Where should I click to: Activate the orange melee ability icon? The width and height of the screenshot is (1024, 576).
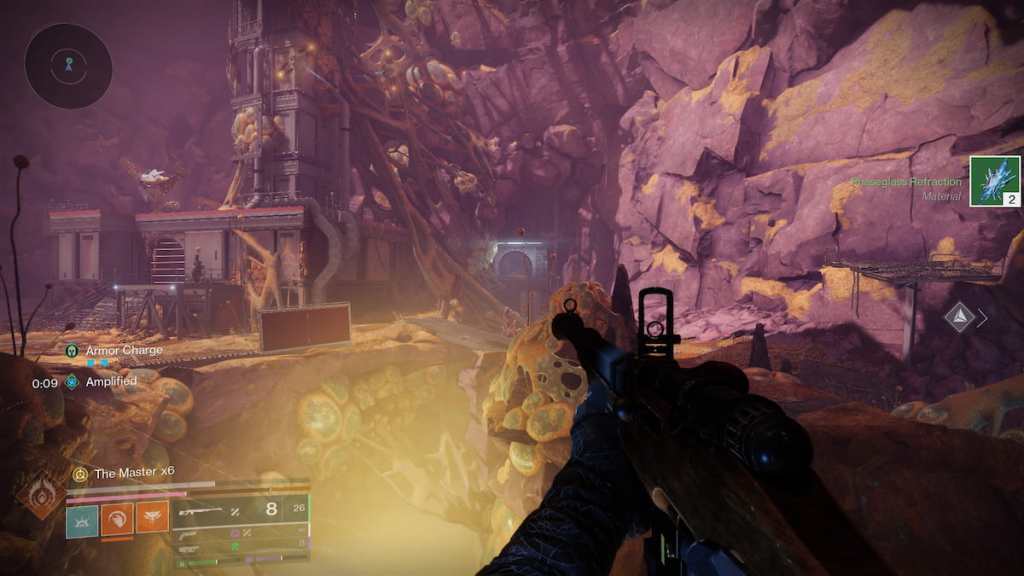coord(117,517)
